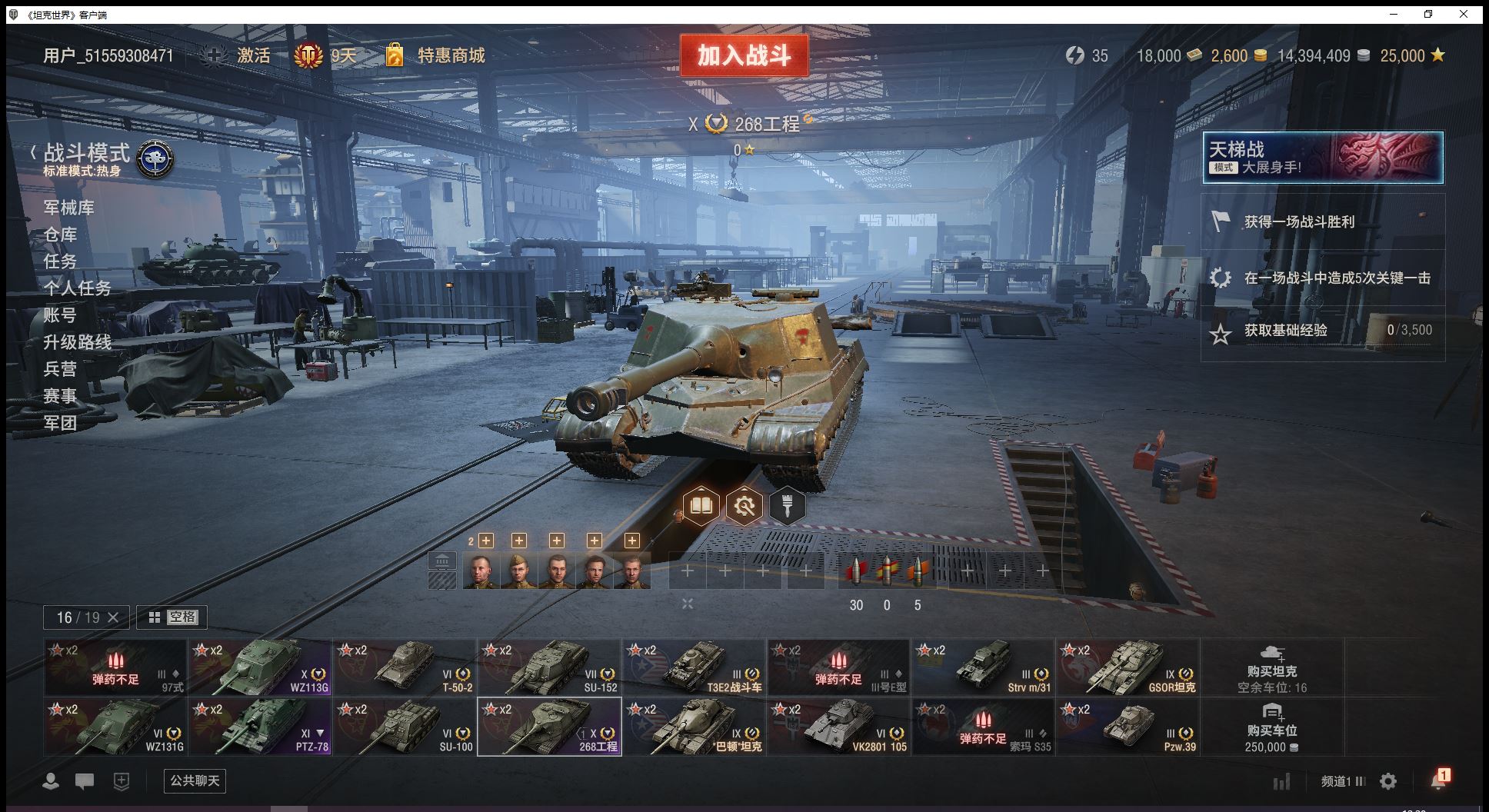Pick the PTZ-78 tank from the carousel
1489x812 pixels.
coord(261,727)
